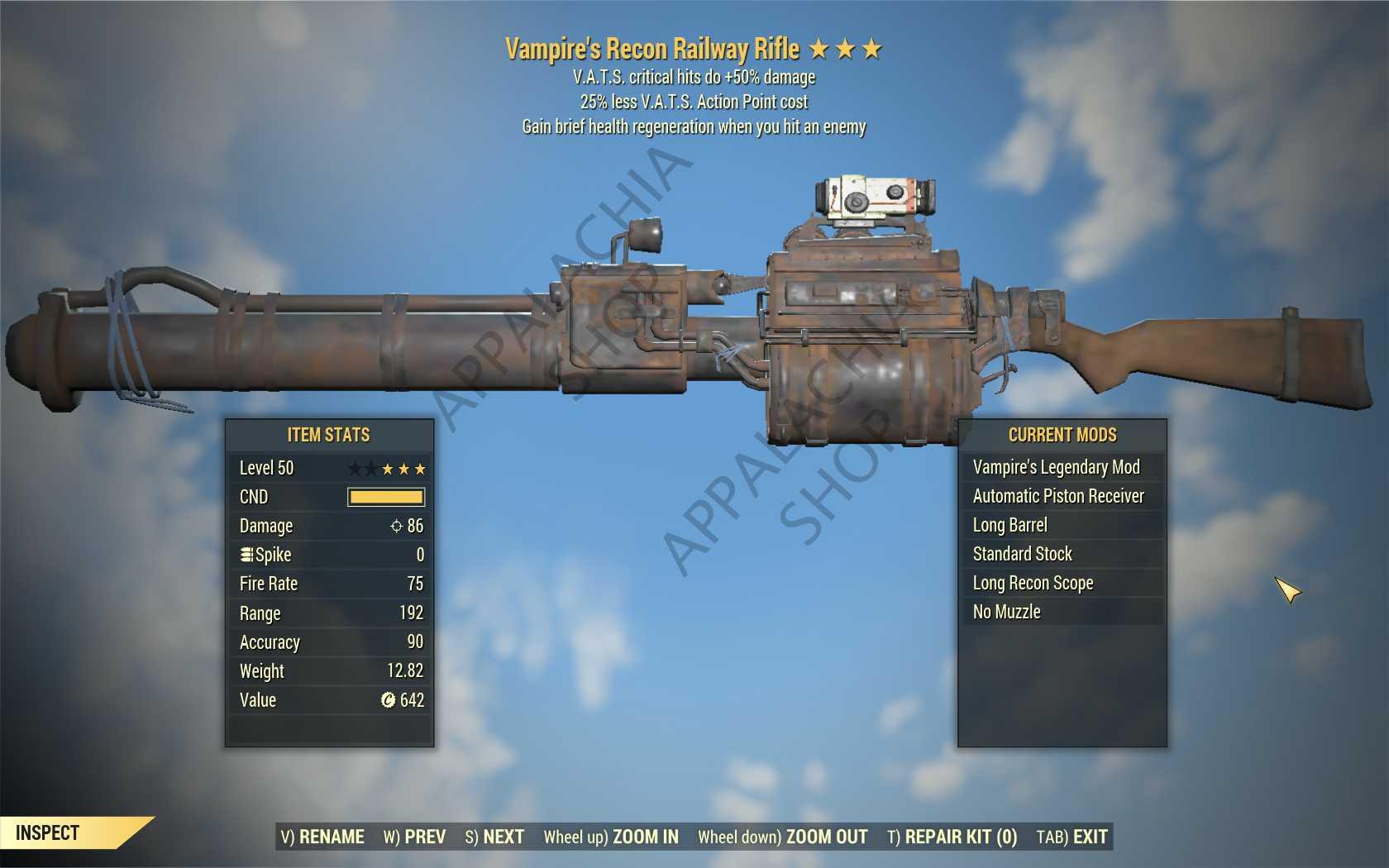This screenshot has height=868, width=1389.
Task: Use the Repair Kit option
Action: (x=952, y=837)
